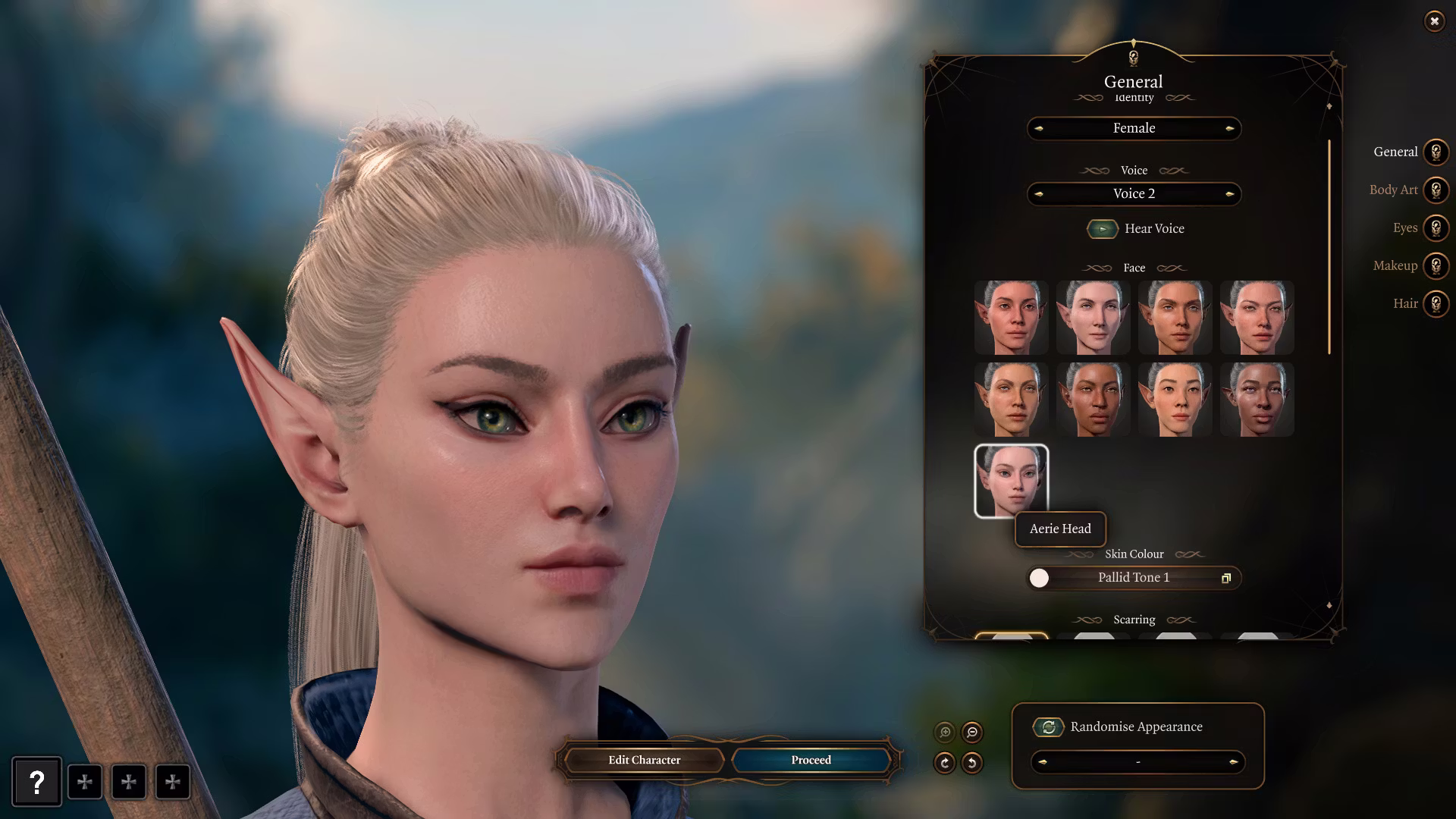
Task: Open the Eyes tab
Action: (x=1435, y=227)
